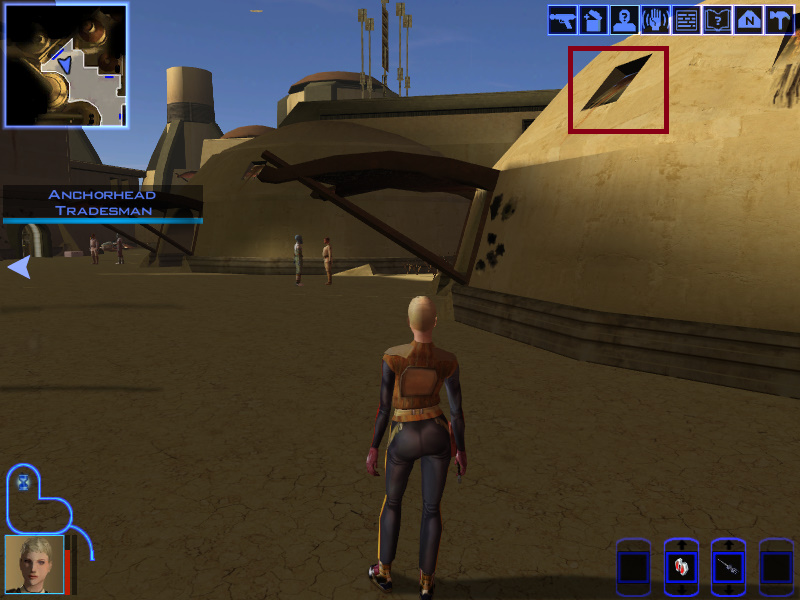Open the Options hammer icon

(779, 20)
